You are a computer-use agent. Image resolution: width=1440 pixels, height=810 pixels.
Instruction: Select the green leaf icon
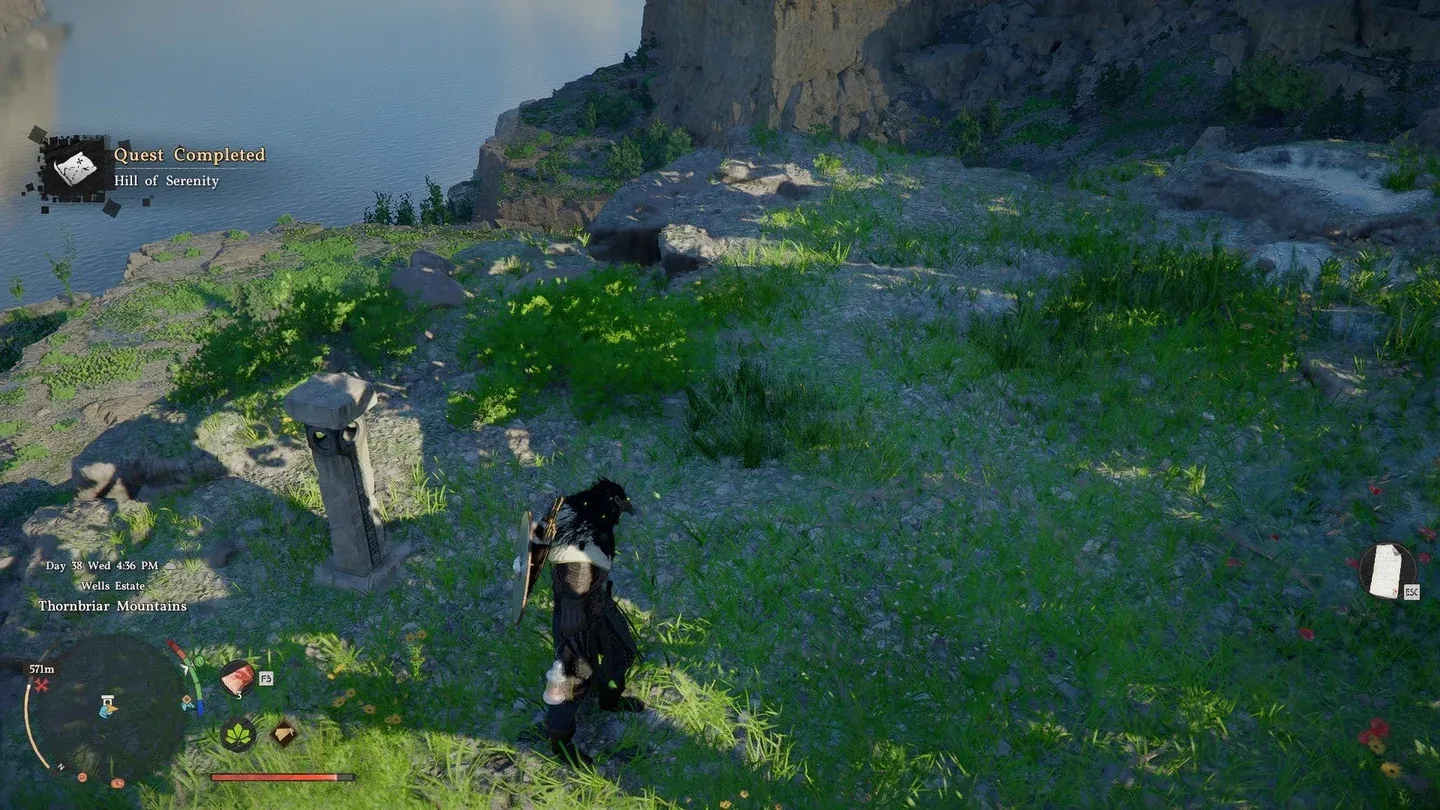(x=237, y=734)
